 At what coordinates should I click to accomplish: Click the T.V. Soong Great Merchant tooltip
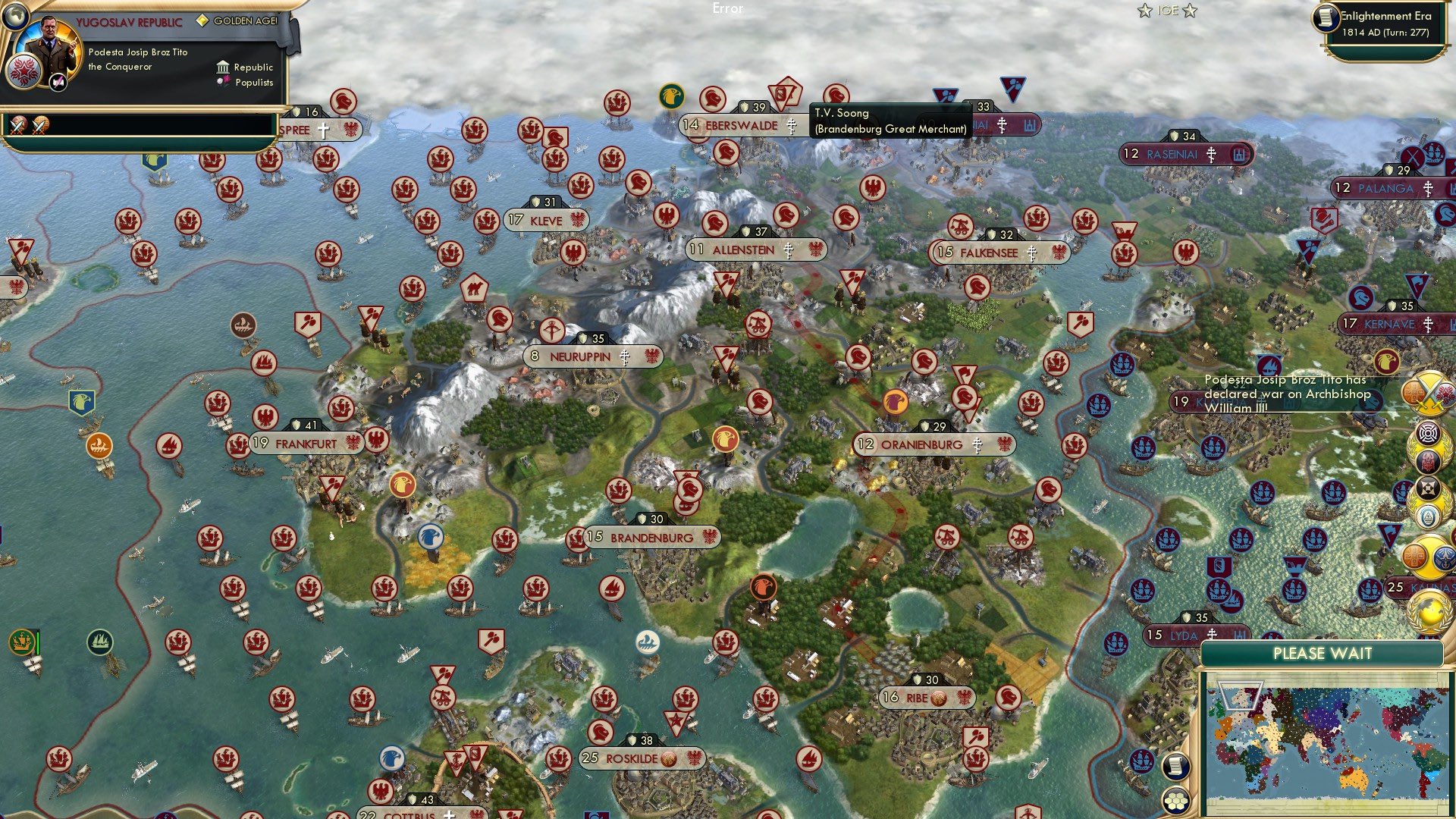(x=887, y=119)
